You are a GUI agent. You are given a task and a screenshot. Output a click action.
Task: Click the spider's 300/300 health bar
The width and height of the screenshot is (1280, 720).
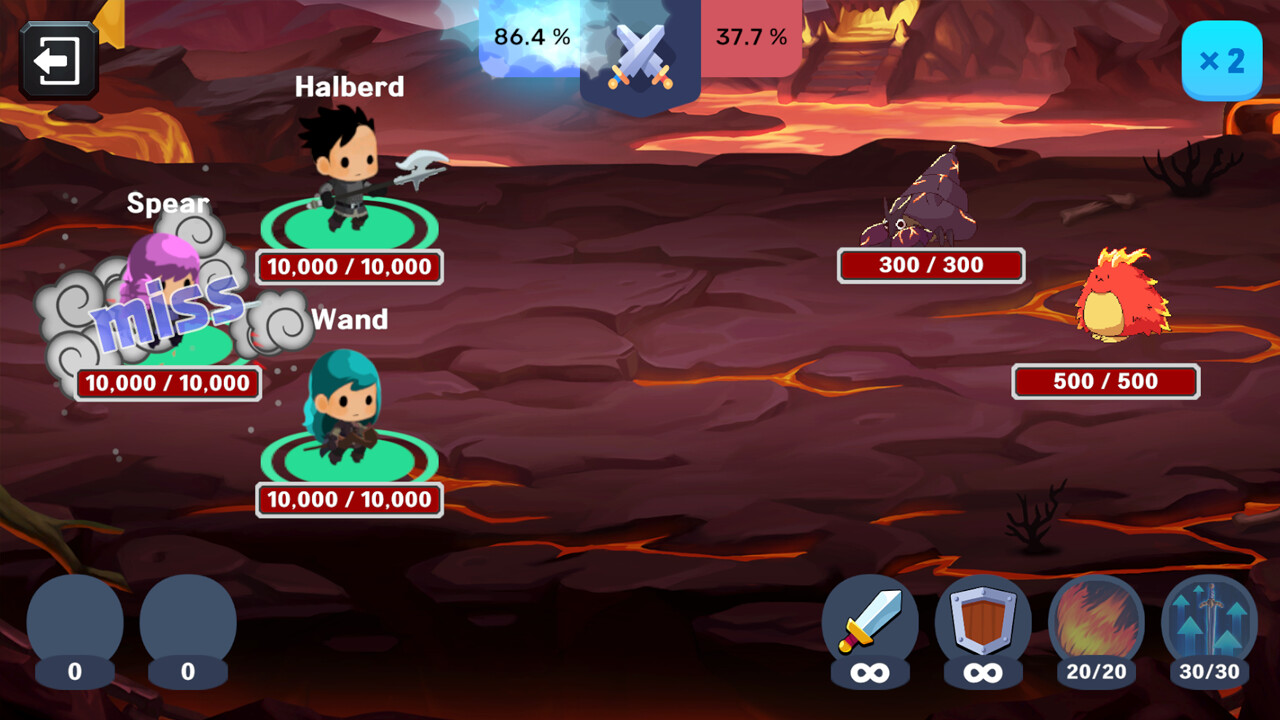pyautogui.click(x=931, y=265)
